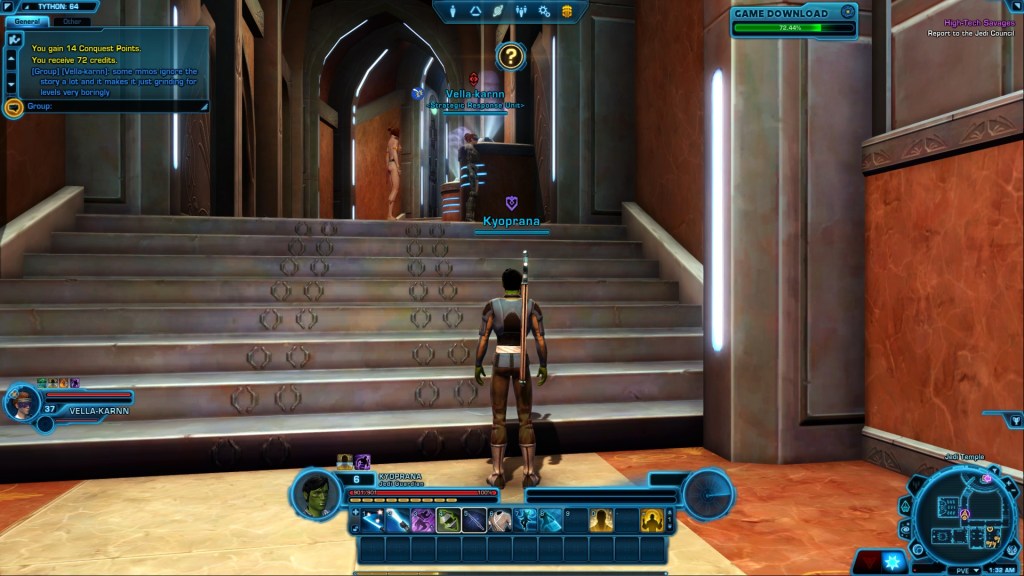Switch to the General chat tab
The width and height of the screenshot is (1024, 576).
tap(28, 20)
